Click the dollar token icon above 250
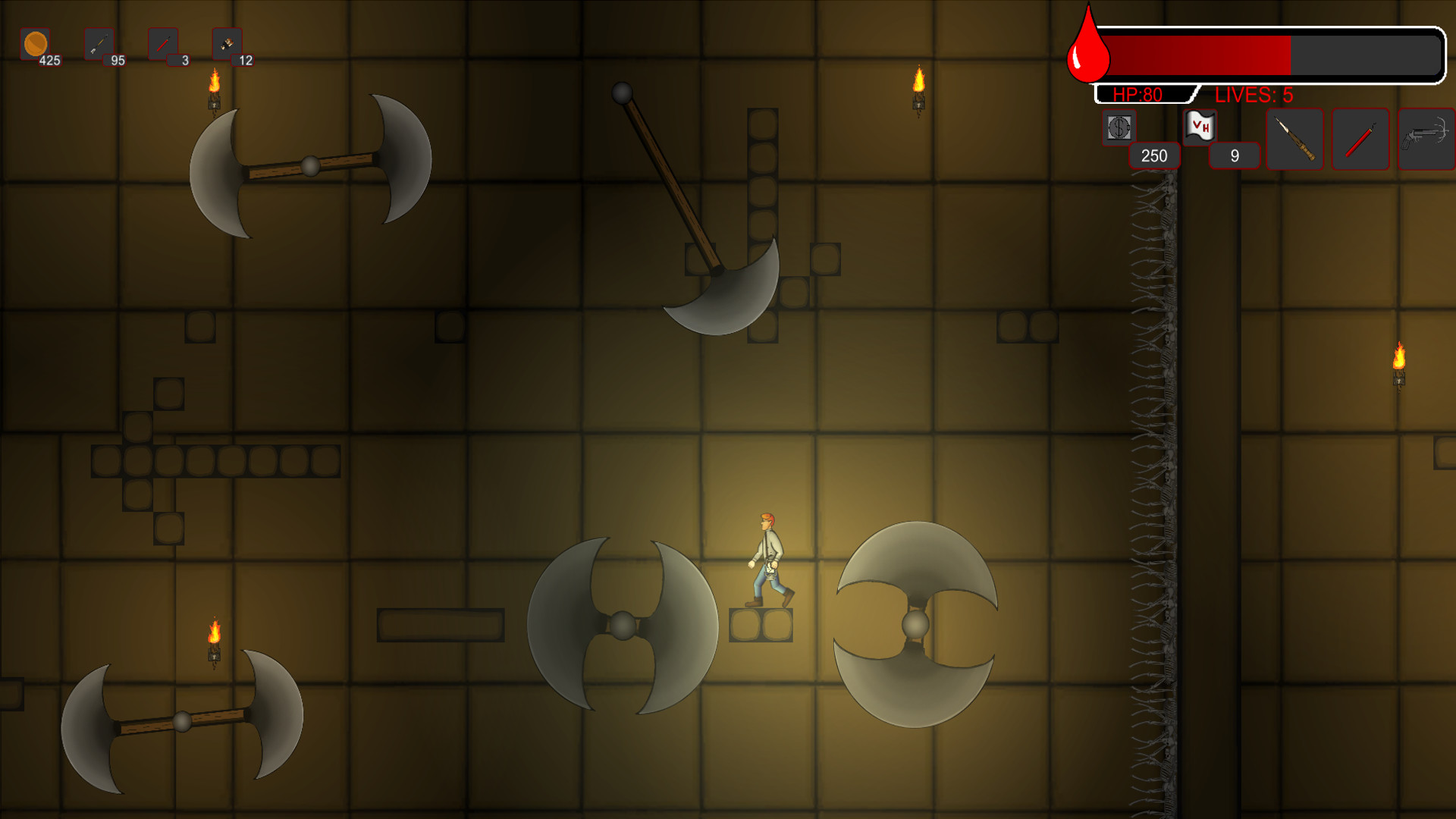1456x819 pixels. [1119, 127]
